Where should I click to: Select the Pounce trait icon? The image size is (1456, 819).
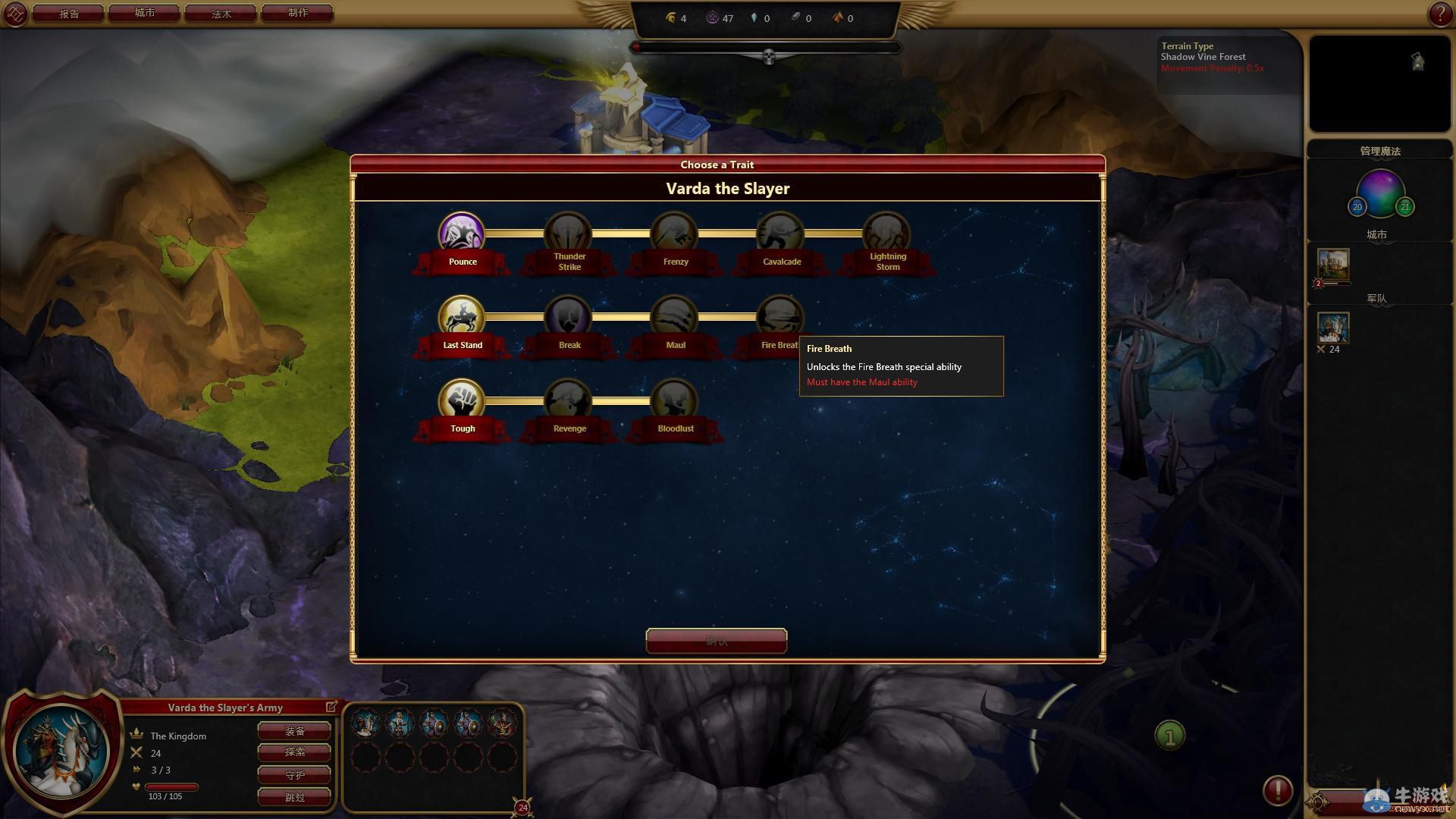[461, 233]
